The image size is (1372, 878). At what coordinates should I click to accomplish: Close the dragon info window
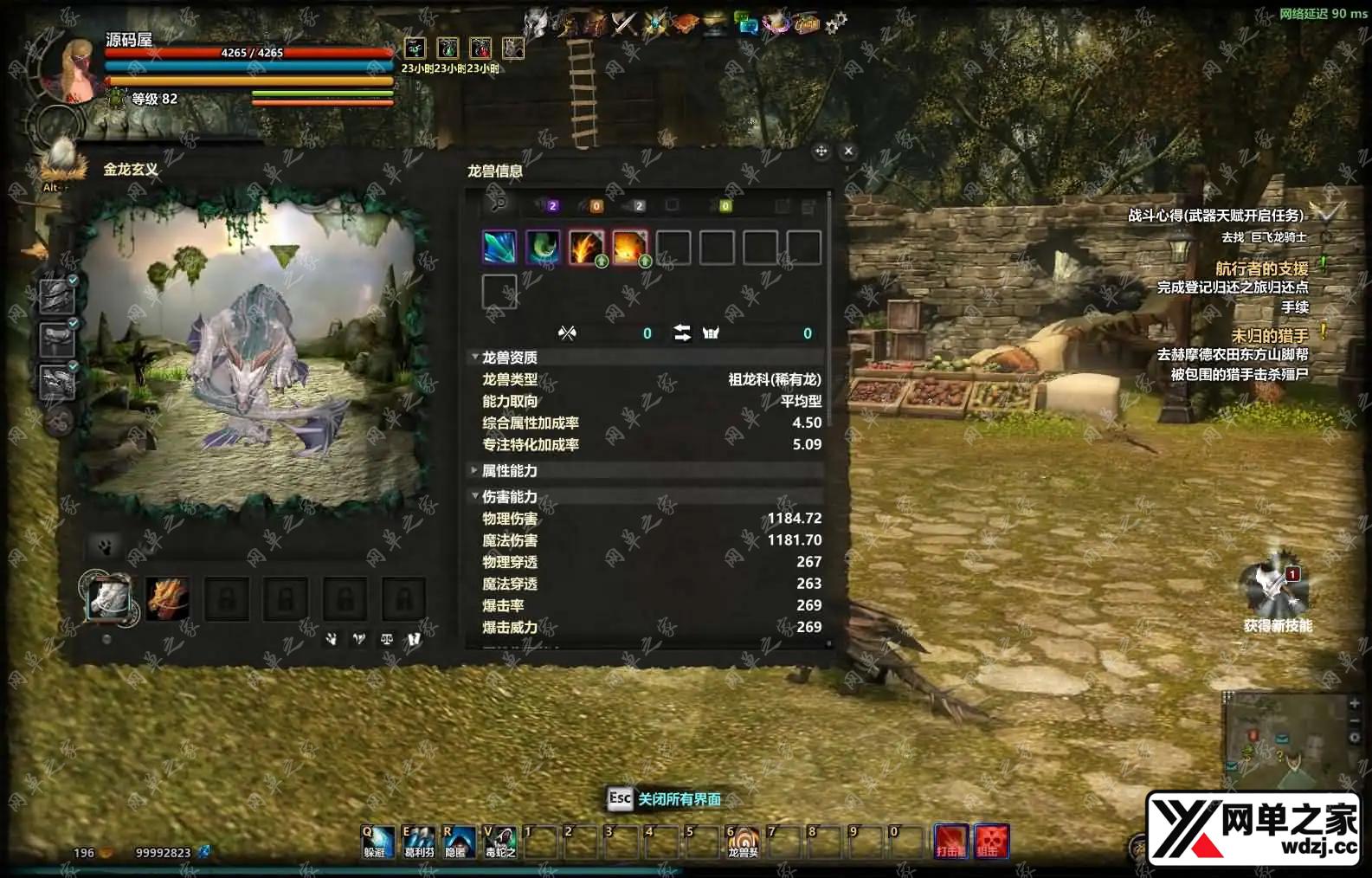pyautogui.click(x=848, y=151)
